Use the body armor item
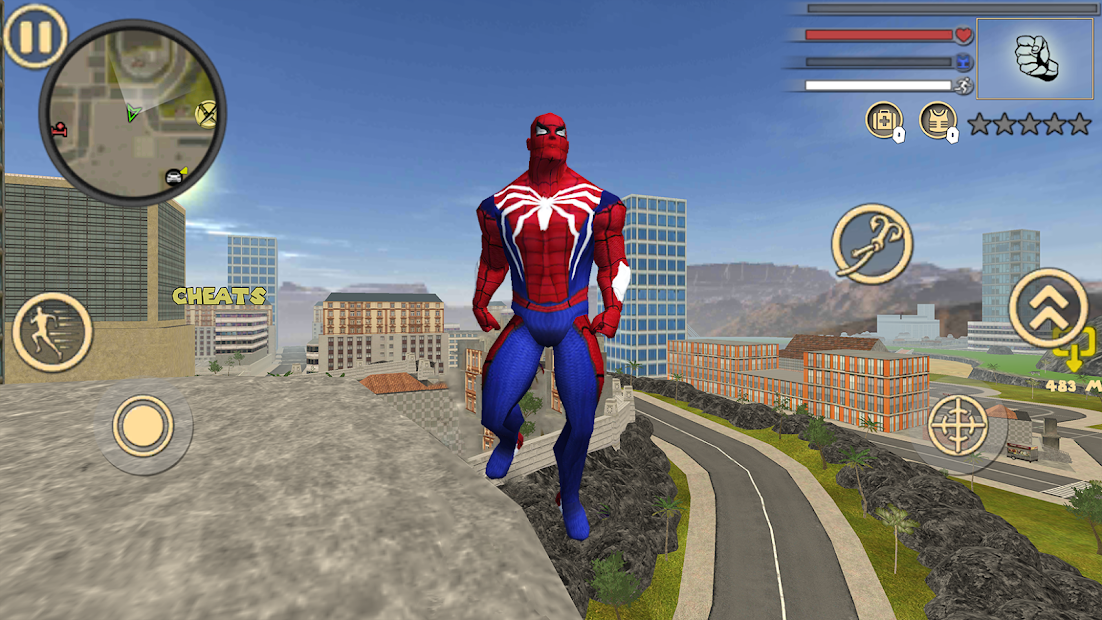The width and height of the screenshot is (1102, 620). pos(937,121)
